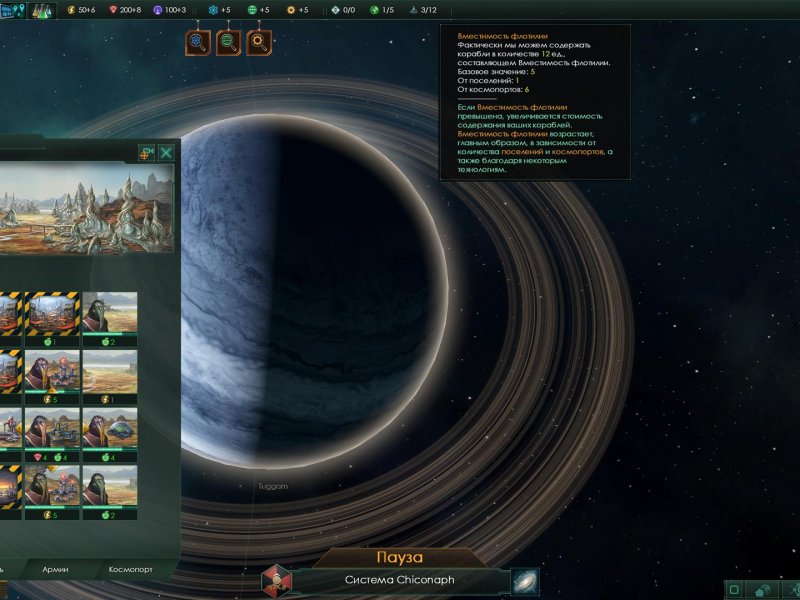Open the galaxy map spiral button
The width and height of the screenshot is (800, 600).
(x=525, y=581)
